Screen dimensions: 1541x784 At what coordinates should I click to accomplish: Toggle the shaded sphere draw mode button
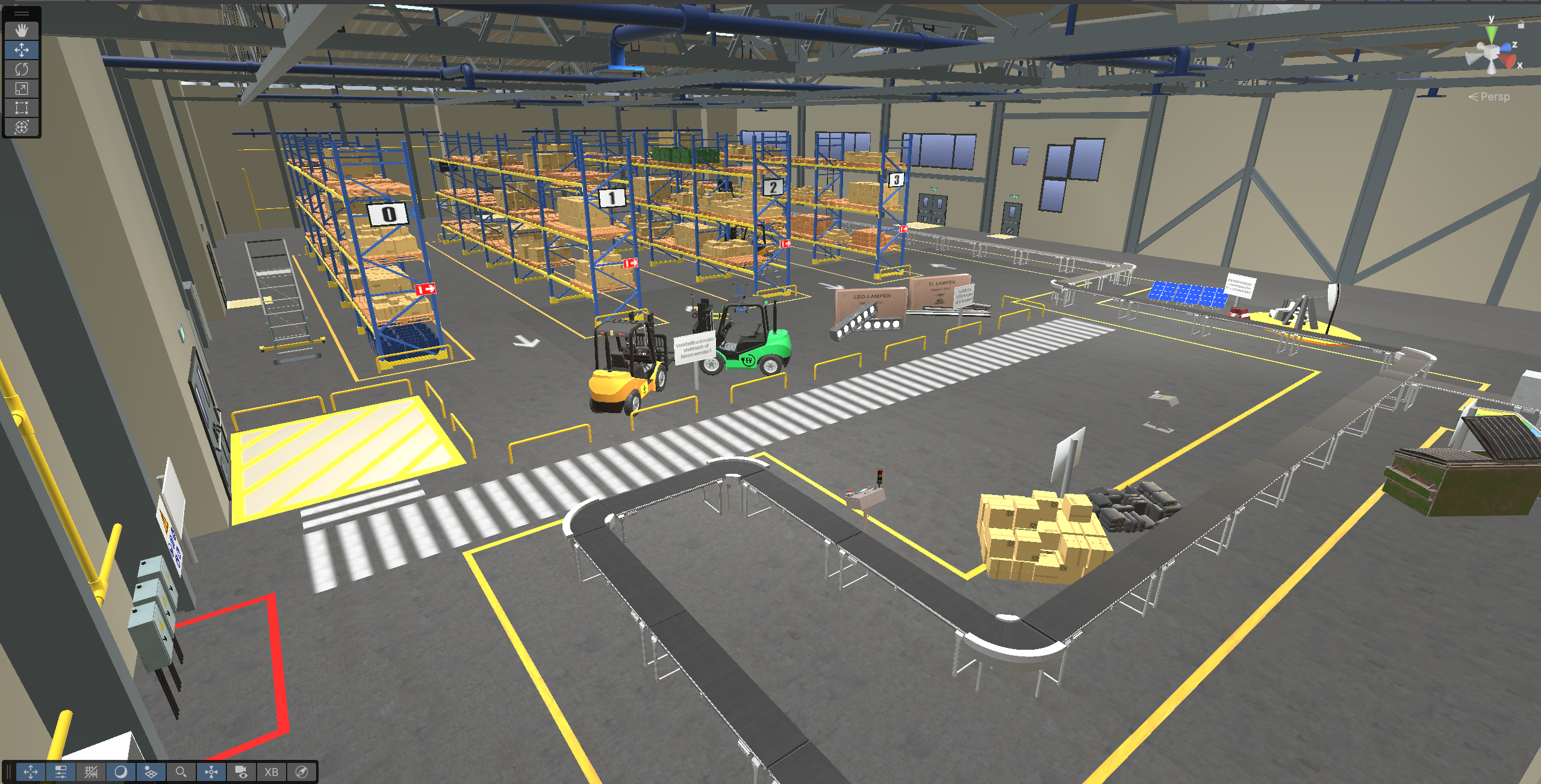tap(121, 772)
